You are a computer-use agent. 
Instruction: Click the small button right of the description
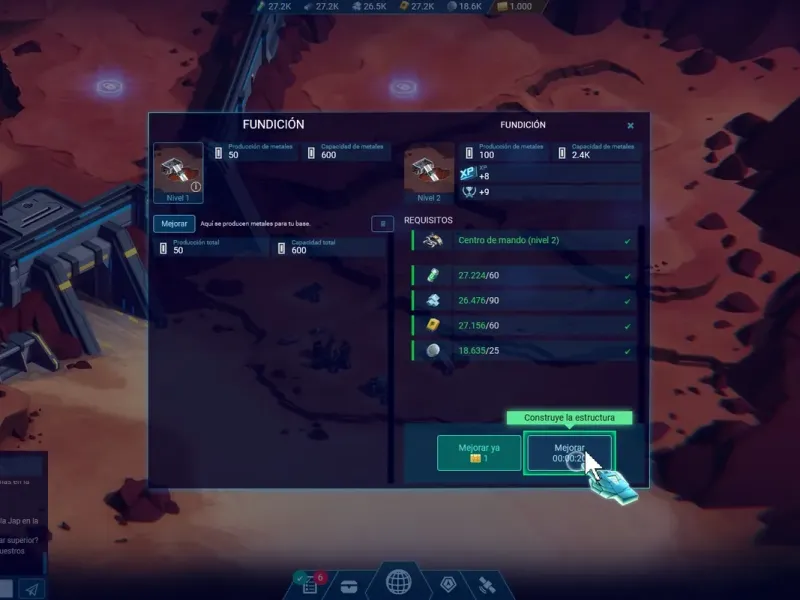coord(382,224)
